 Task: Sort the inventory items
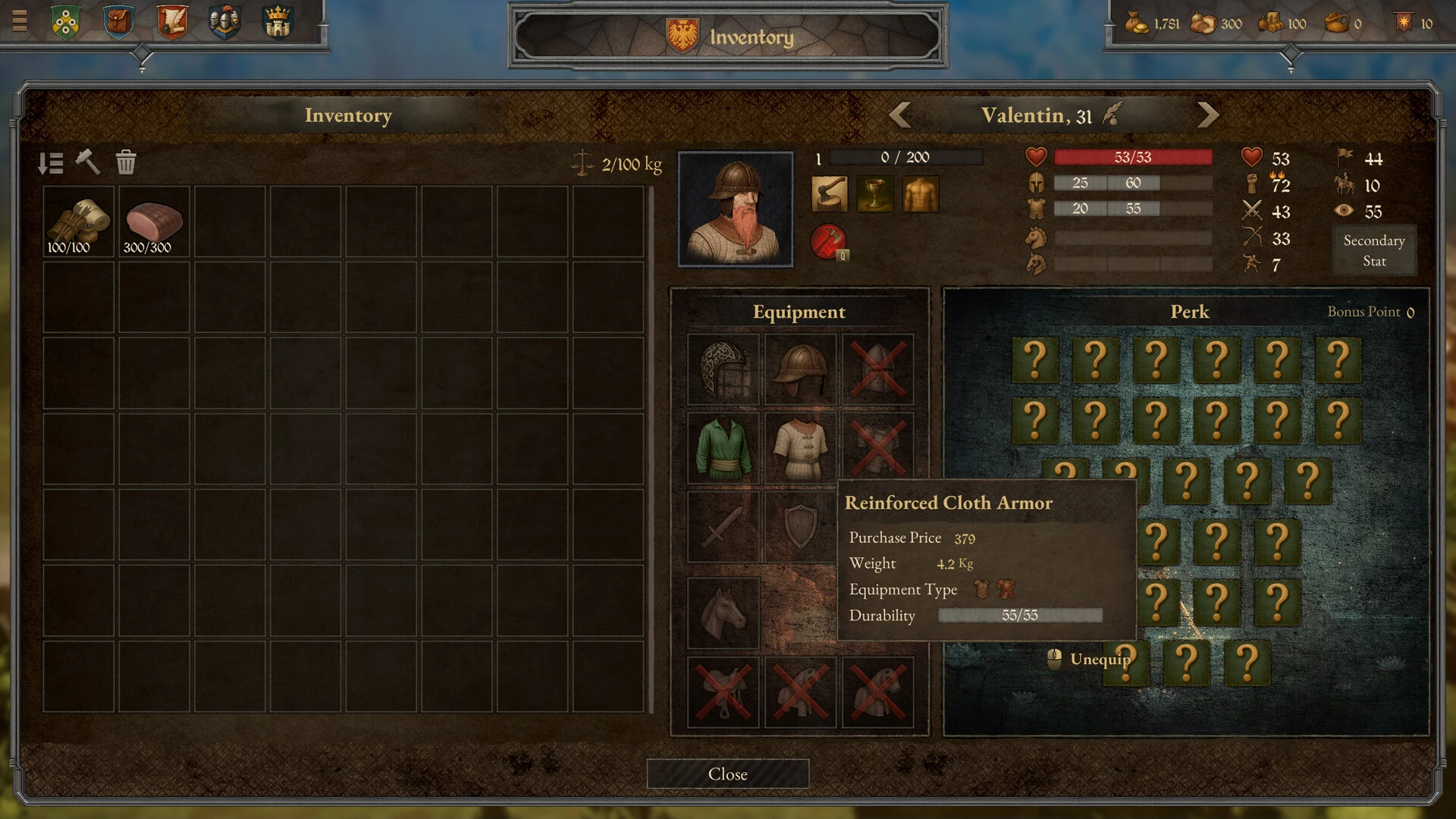click(x=51, y=163)
